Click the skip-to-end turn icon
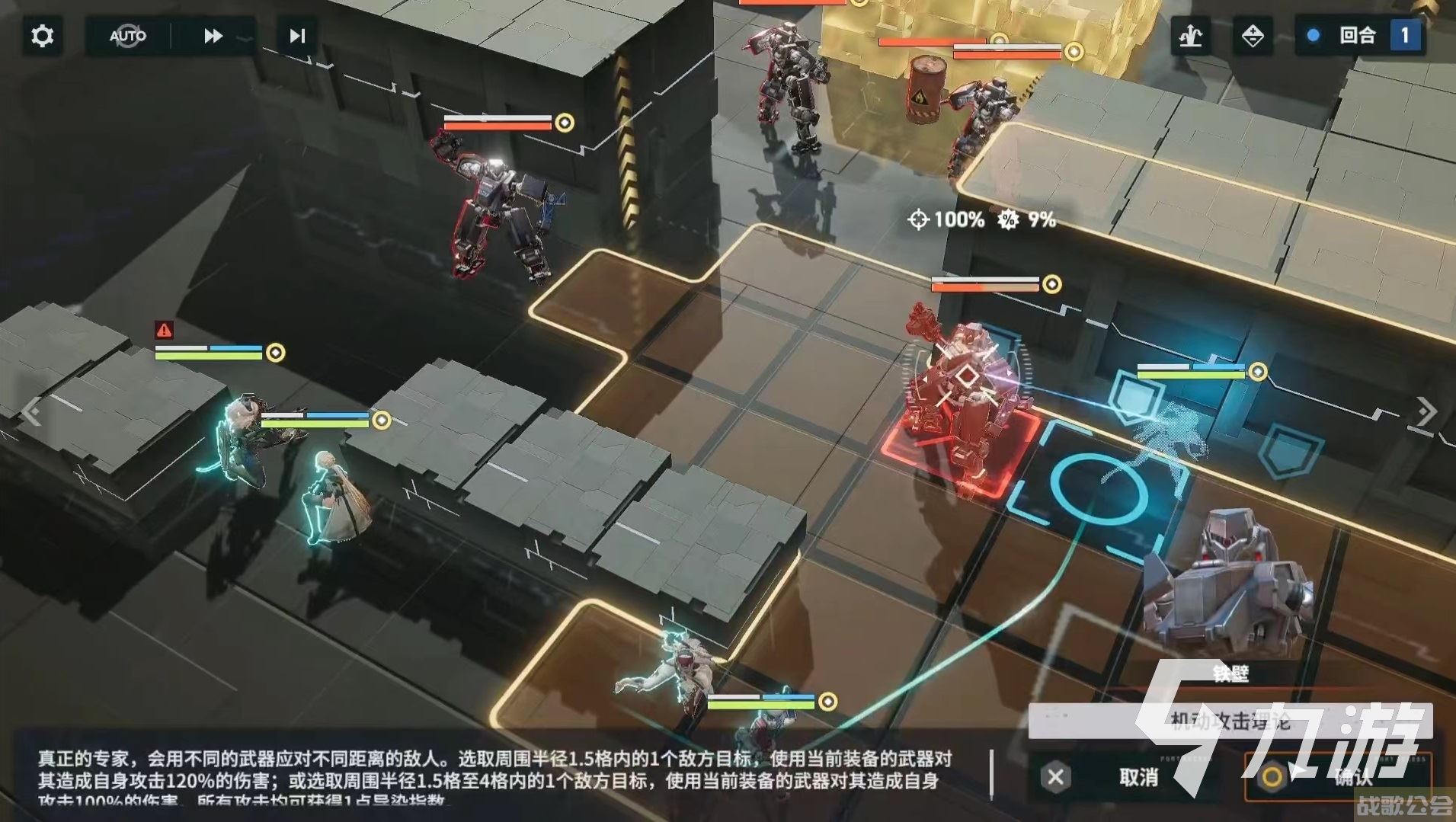Image resolution: width=1456 pixels, height=822 pixels. (x=296, y=35)
